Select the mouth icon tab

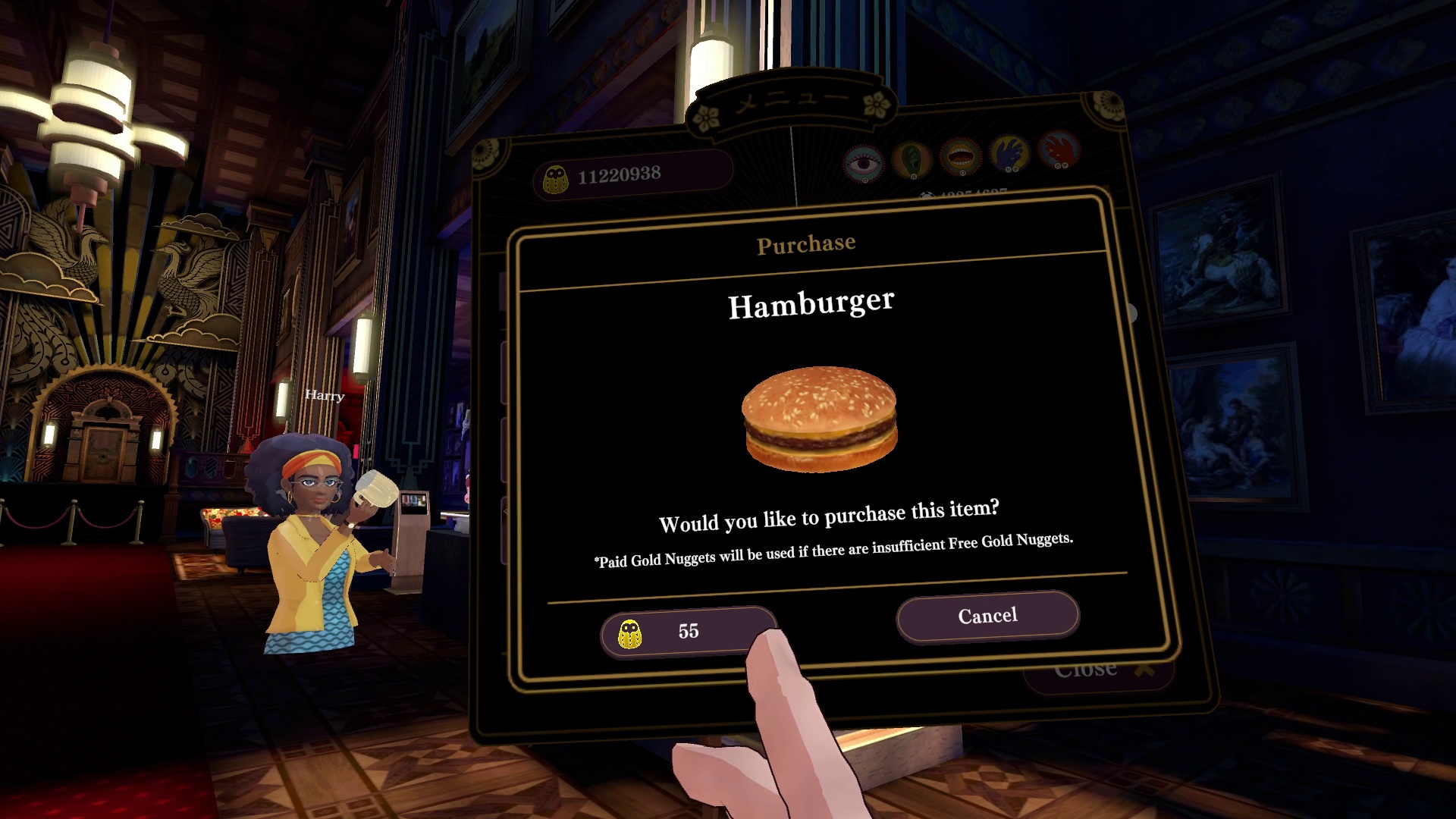point(960,156)
